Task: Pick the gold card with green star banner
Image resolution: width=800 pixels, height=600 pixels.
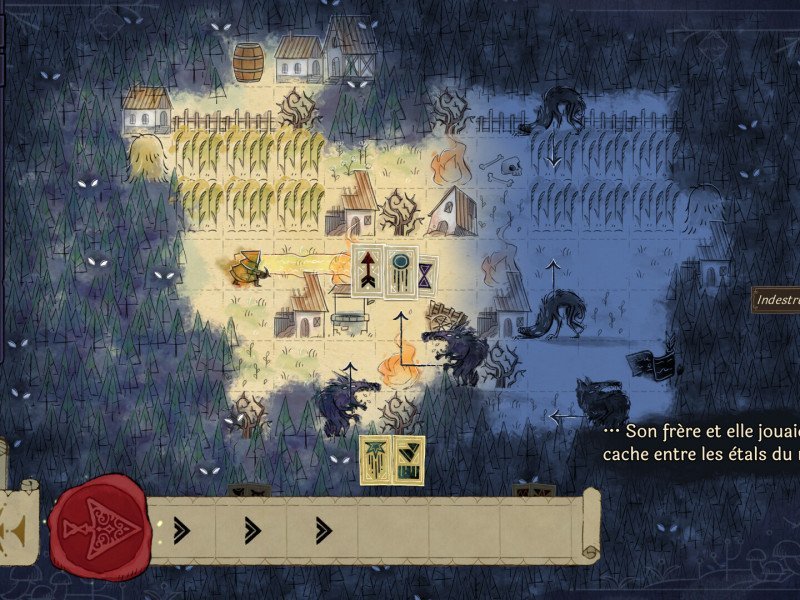Action: pyautogui.click(x=375, y=460)
